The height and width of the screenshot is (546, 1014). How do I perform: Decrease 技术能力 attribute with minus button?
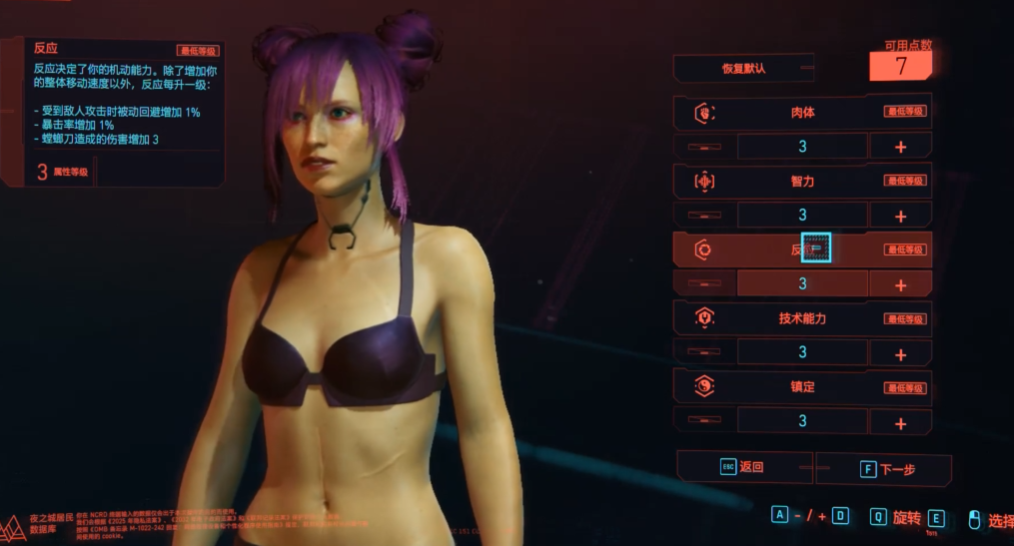pos(705,354)
